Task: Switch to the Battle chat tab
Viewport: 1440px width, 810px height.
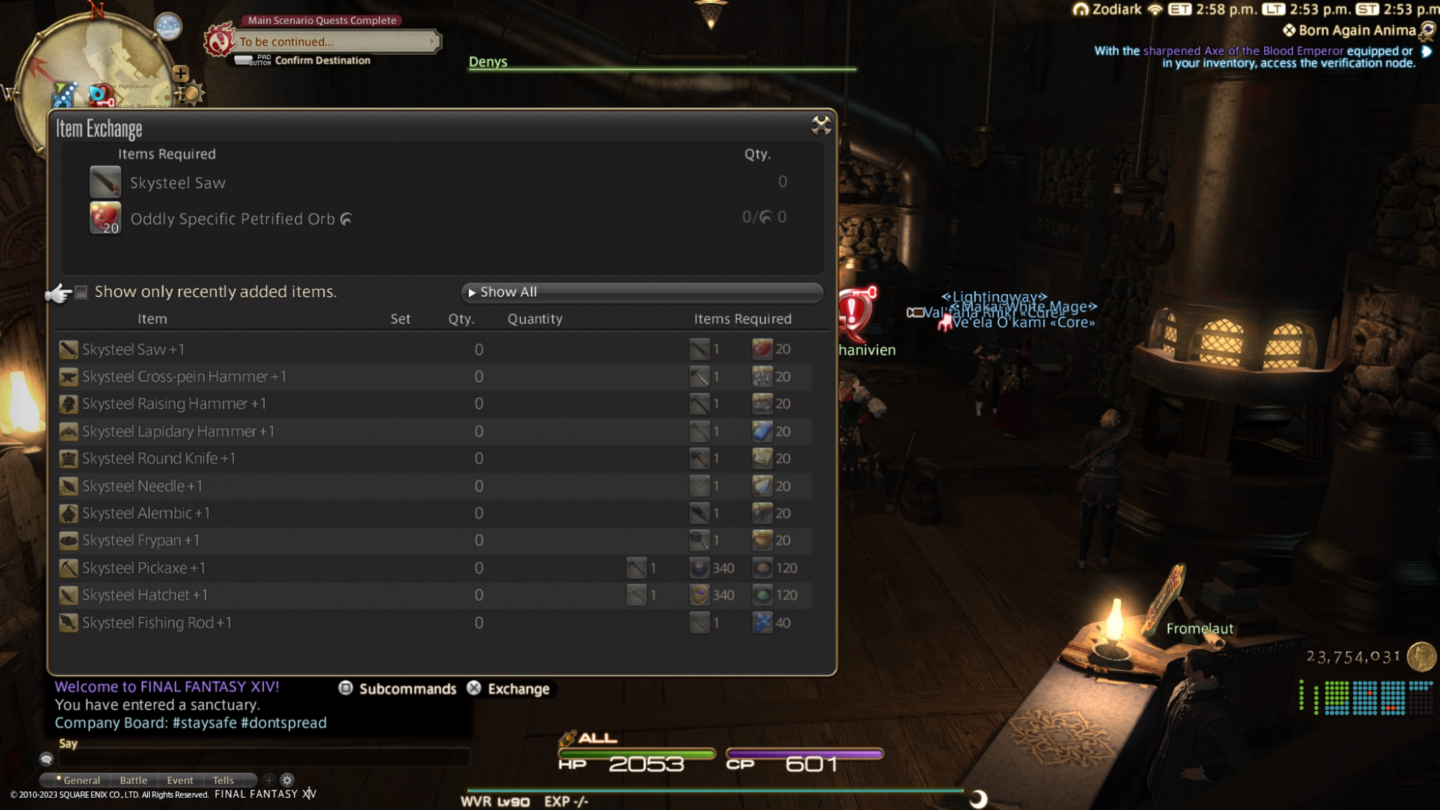Action: click(133, 780)
